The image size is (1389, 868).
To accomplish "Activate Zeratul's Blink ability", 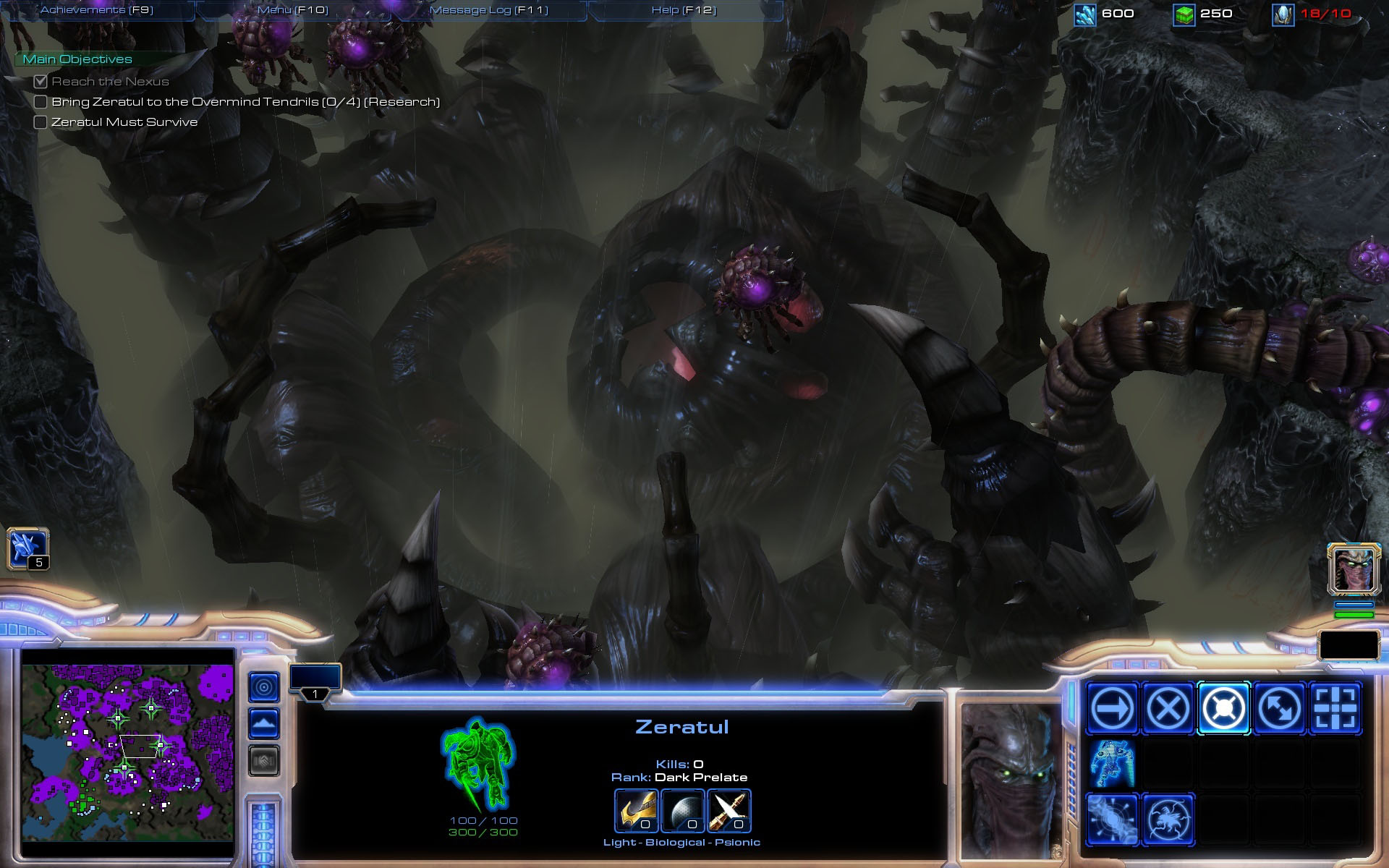I will tap(1112, 820).
